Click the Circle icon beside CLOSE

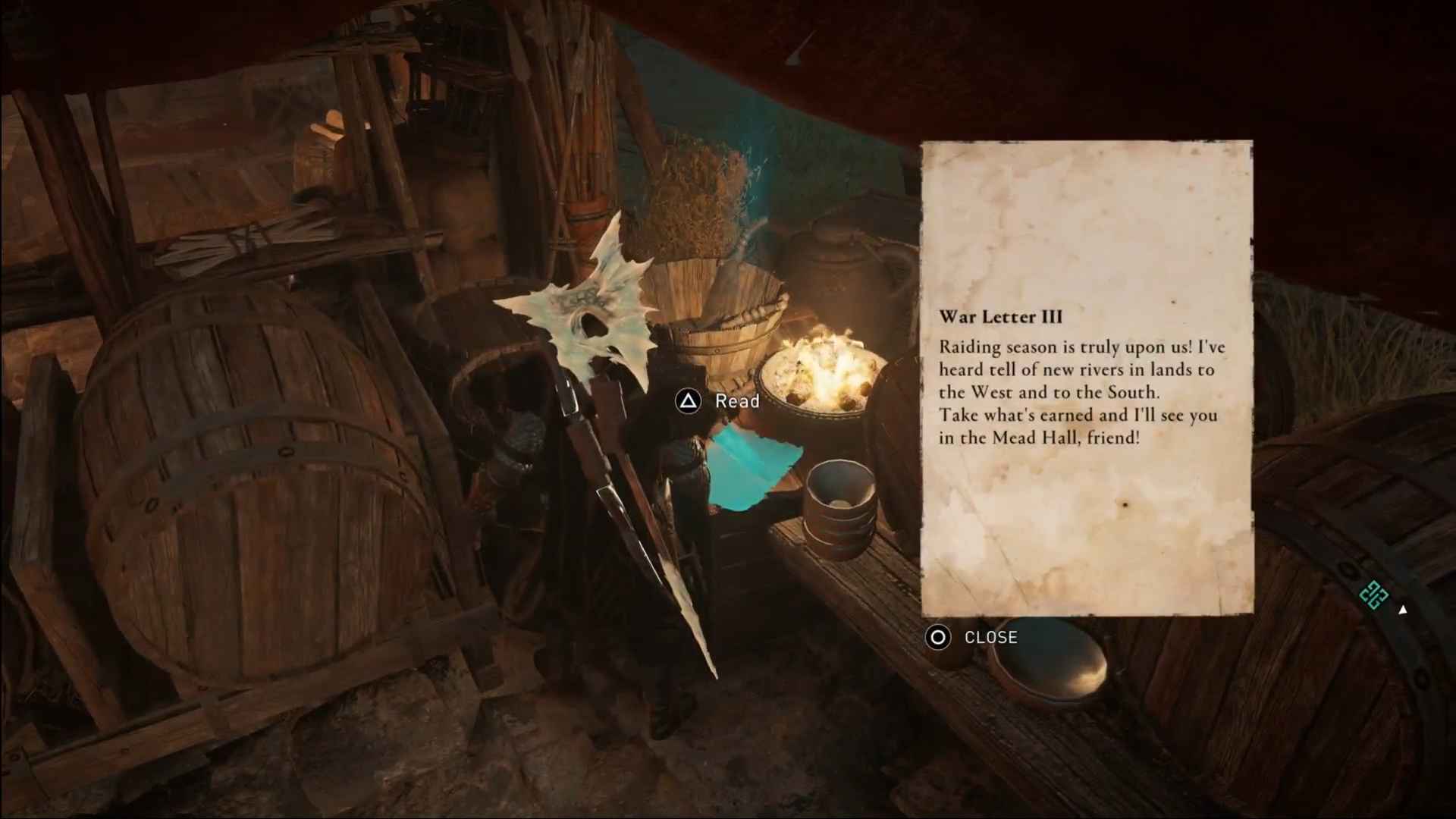pos(938,638)
